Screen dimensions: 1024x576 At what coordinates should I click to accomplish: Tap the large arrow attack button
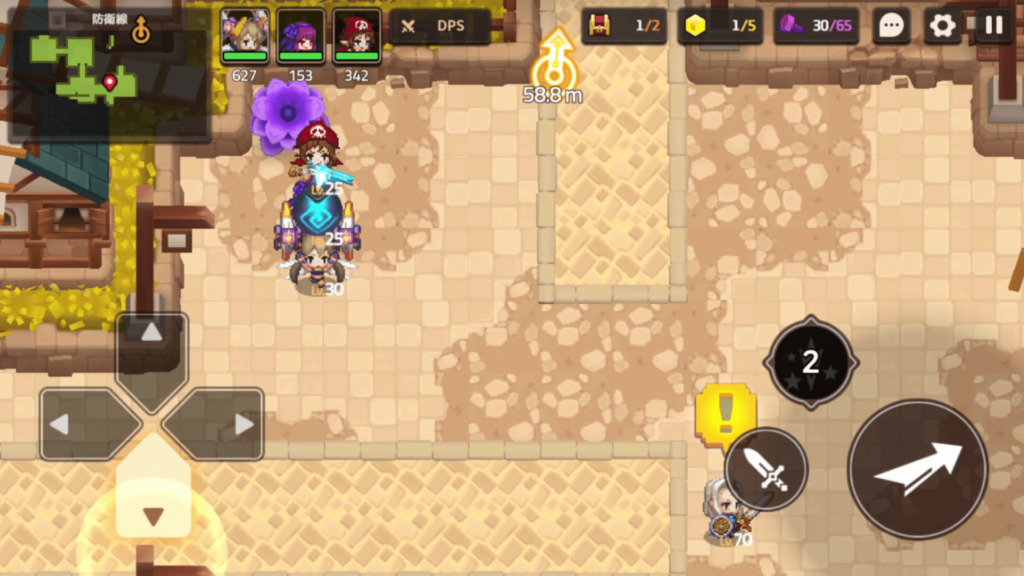pyautogui.click(x=917, y=468)
